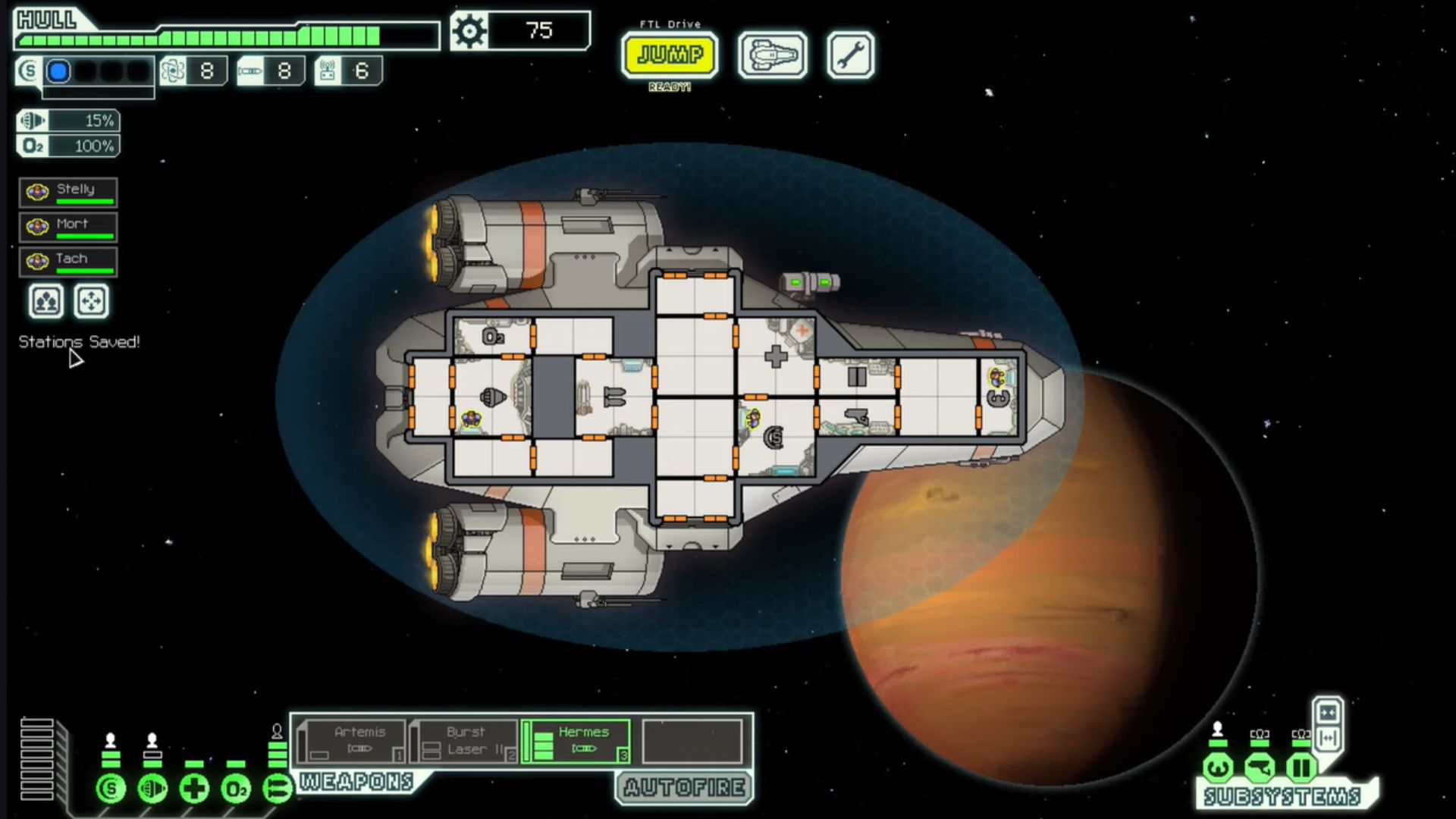The height and width of the screenshot is (819, 1456).
Task: Engage the FTL Drive JUMP button
Action: pos(669,55)
